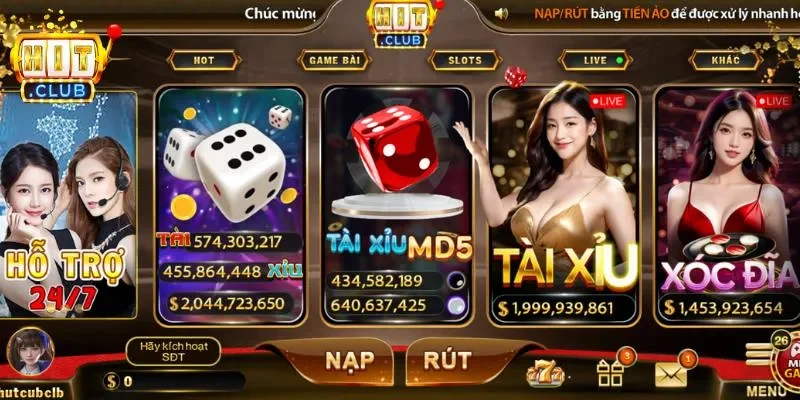The height and width of the screenshot is (400, 800).
Task: Click the RÚT withdraw button
Action: 446,361
